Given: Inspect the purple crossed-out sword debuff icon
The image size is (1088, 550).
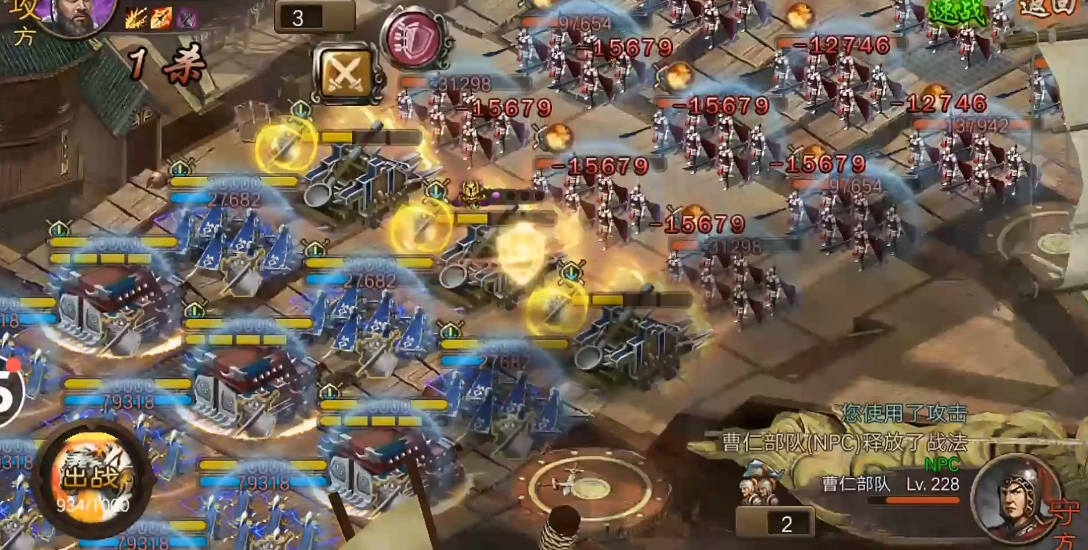Looking at the screenshot, I should pyautogui.click(x=186, y=17).
